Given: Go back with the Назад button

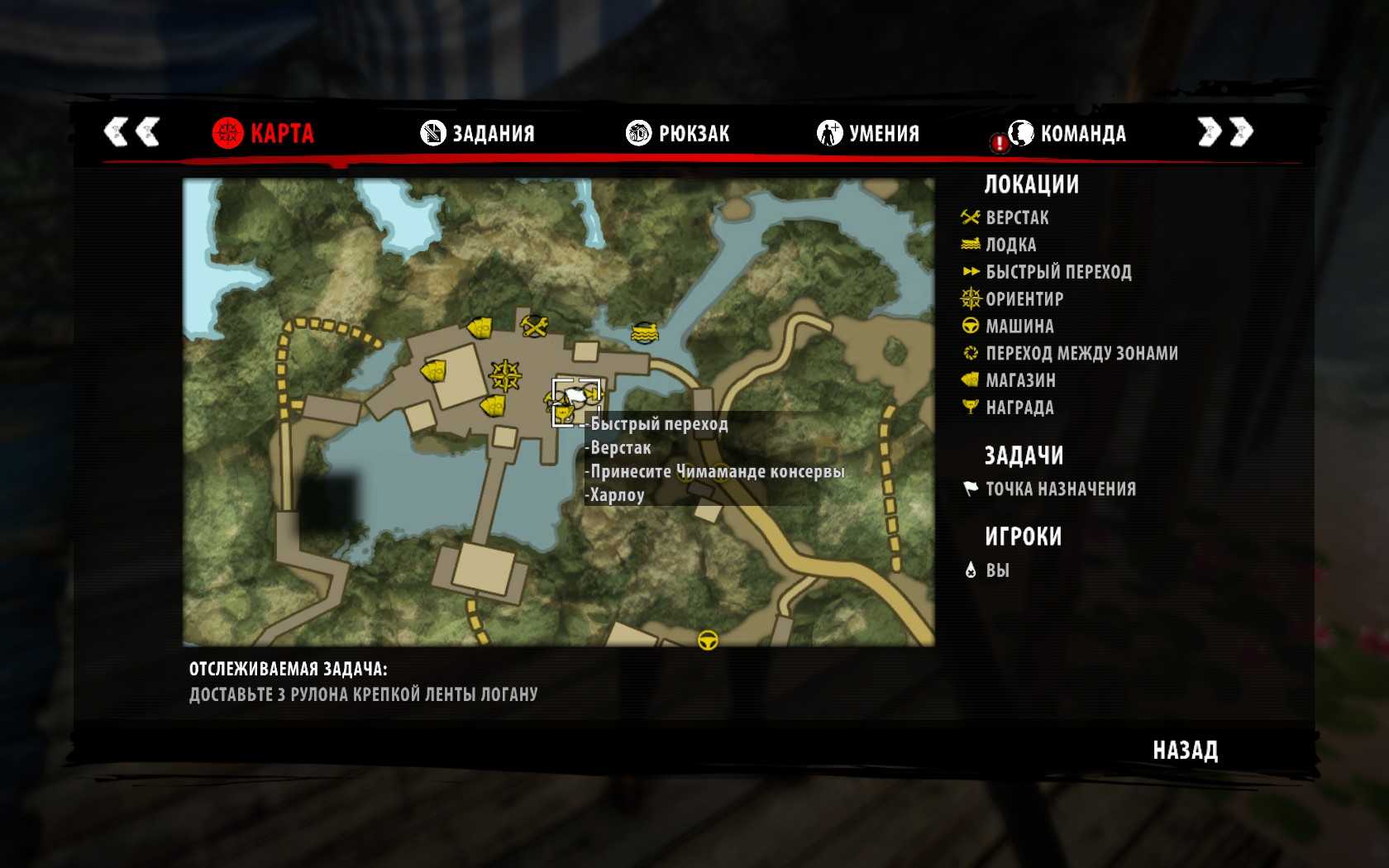Looking at the screenshot, I should [1185, 751].
